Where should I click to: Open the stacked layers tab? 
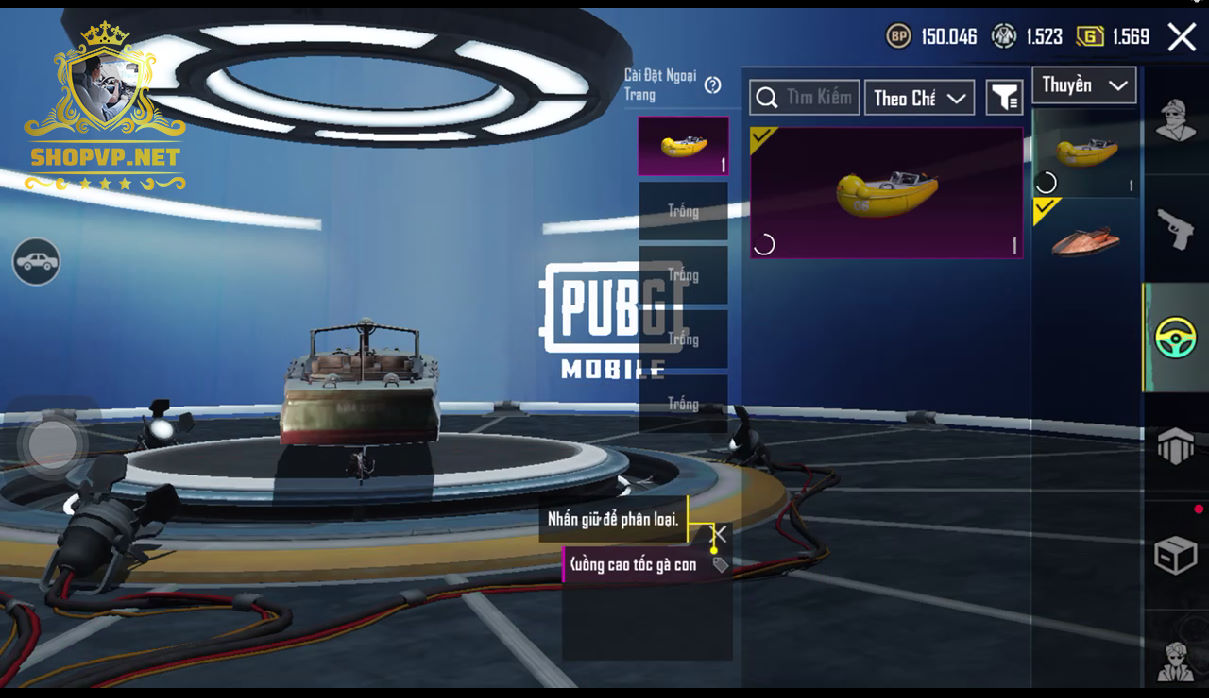[x=1176, y=446]
